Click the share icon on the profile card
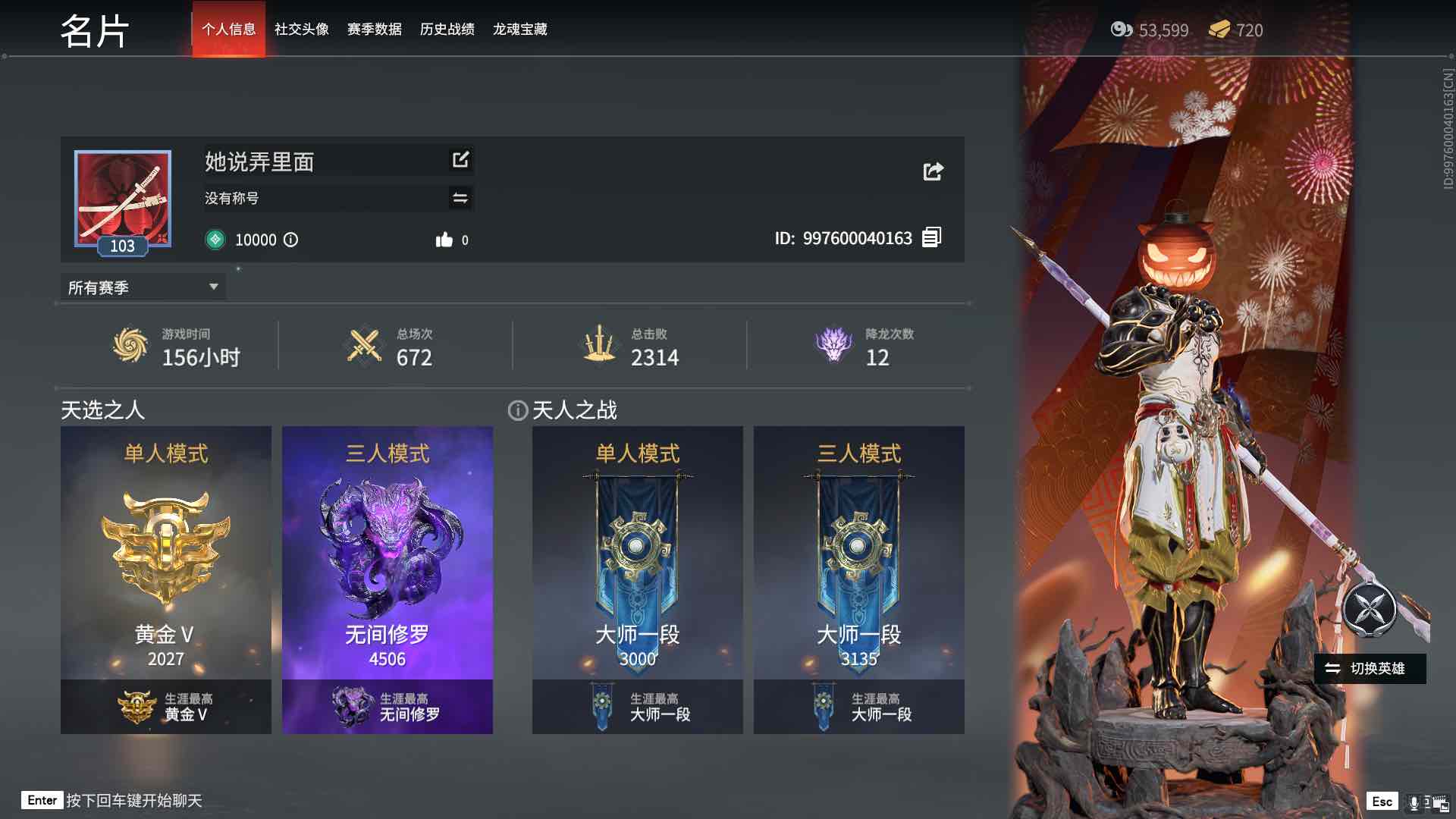The image size is (1456, 819). pos(932,171)
